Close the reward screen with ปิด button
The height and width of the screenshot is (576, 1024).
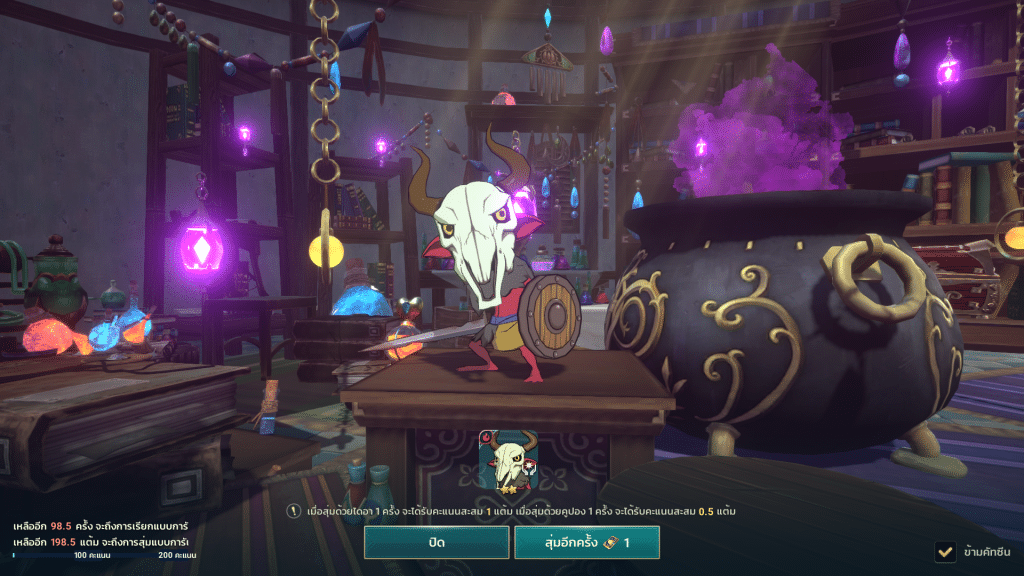point(435,543)
